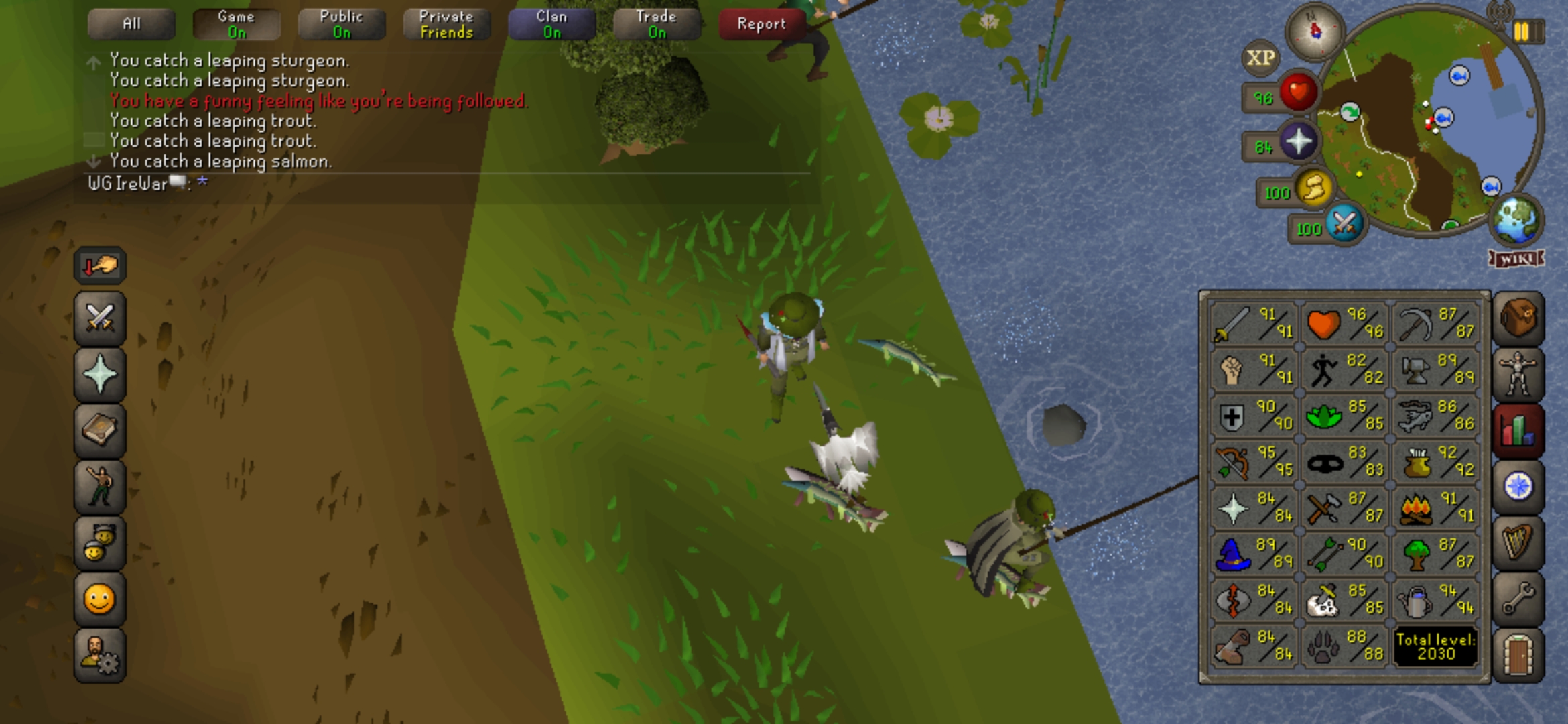Viewport: 1568px width, 724px height.
Task: Open the world map globe
Action: click(x=1516, y=219)
